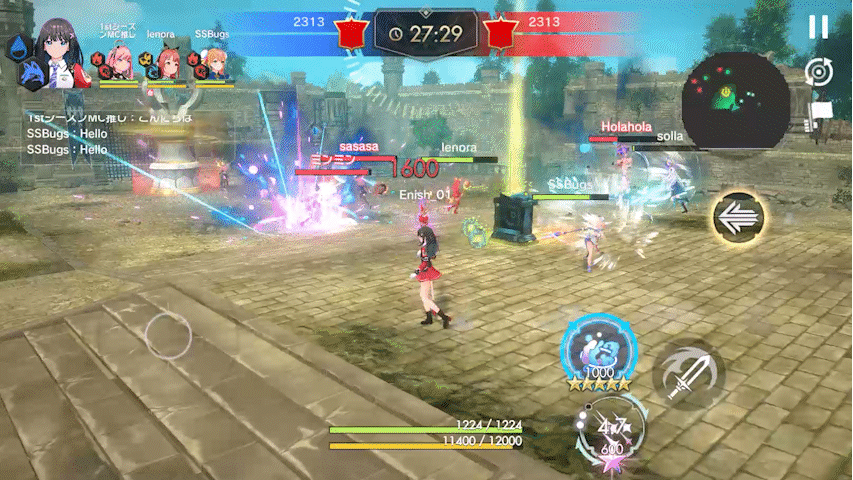Tap the blue water-drop element icon

tap(16, 45)
